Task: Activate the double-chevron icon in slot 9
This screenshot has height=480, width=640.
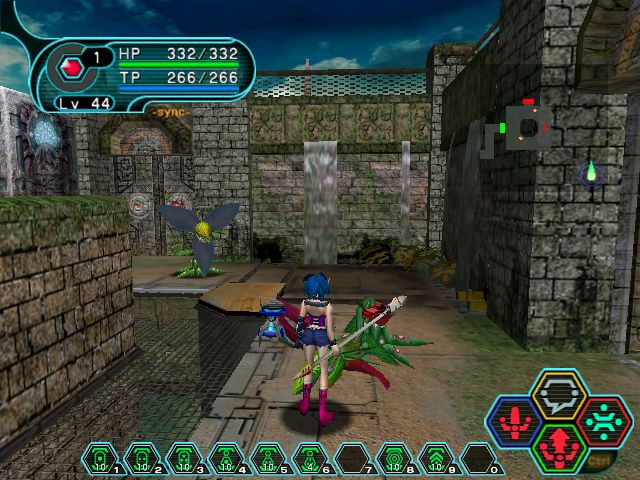Action: click(x=436, y=459)
